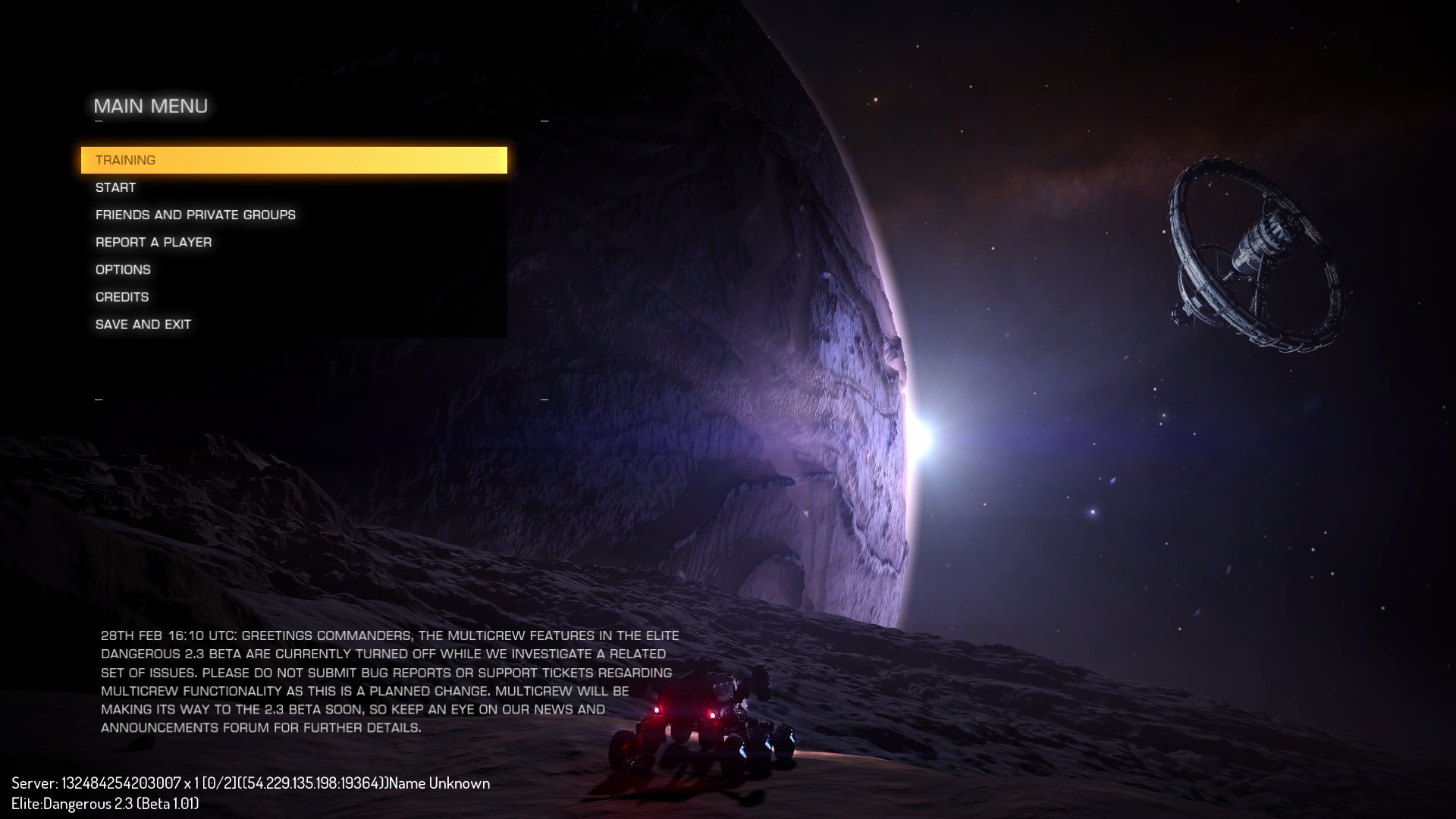The image size is (1456, 819).
Task: View the game Credits
Action: click(x=122, y=297)
